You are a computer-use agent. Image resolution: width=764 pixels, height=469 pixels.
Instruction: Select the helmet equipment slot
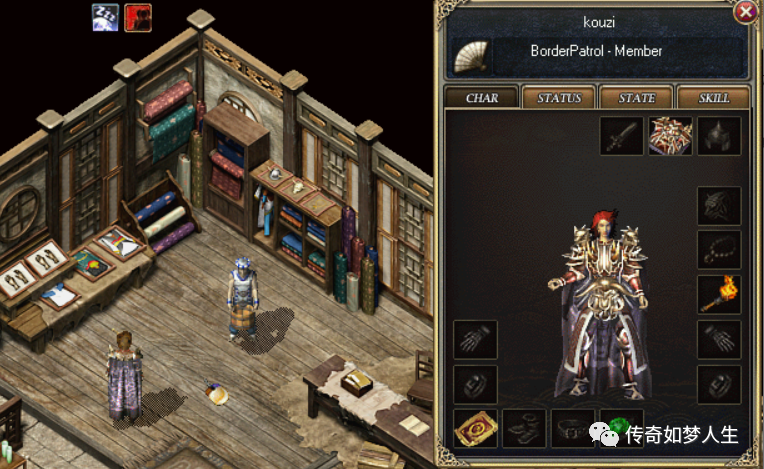pyautogui.click(x=718, y=136)
